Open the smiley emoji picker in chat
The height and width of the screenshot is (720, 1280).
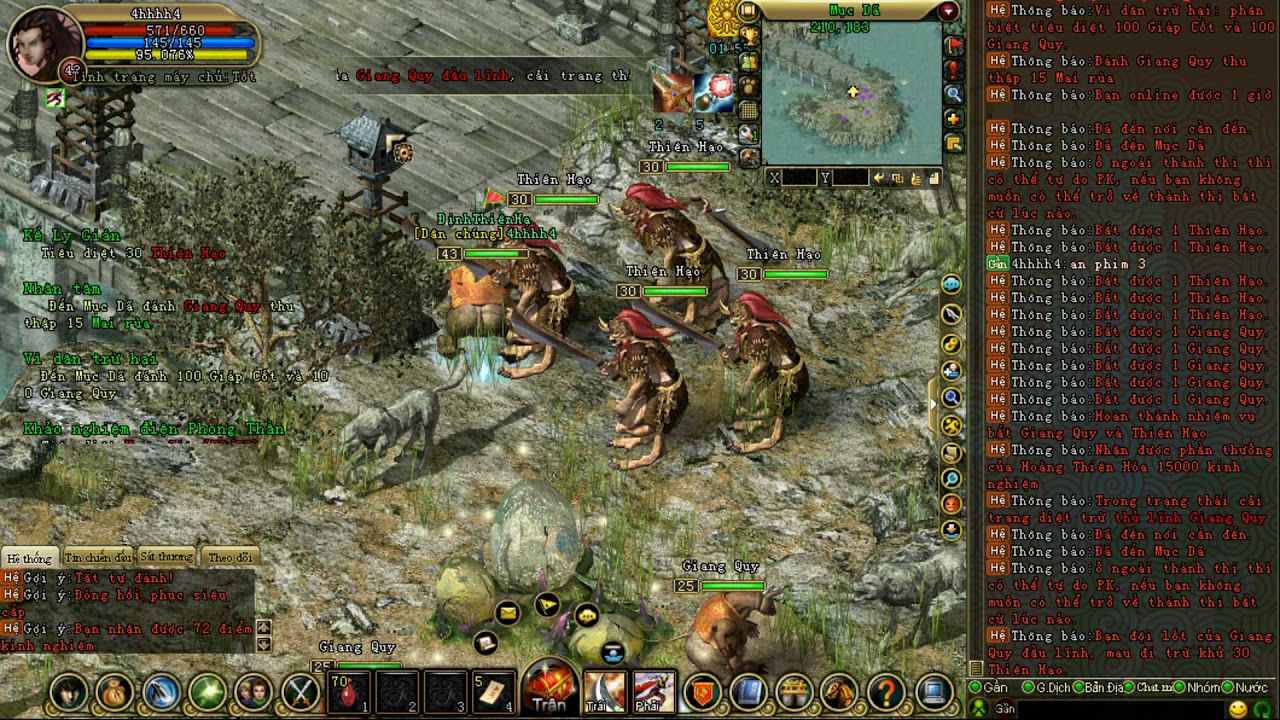click(x=1238, y=709)
